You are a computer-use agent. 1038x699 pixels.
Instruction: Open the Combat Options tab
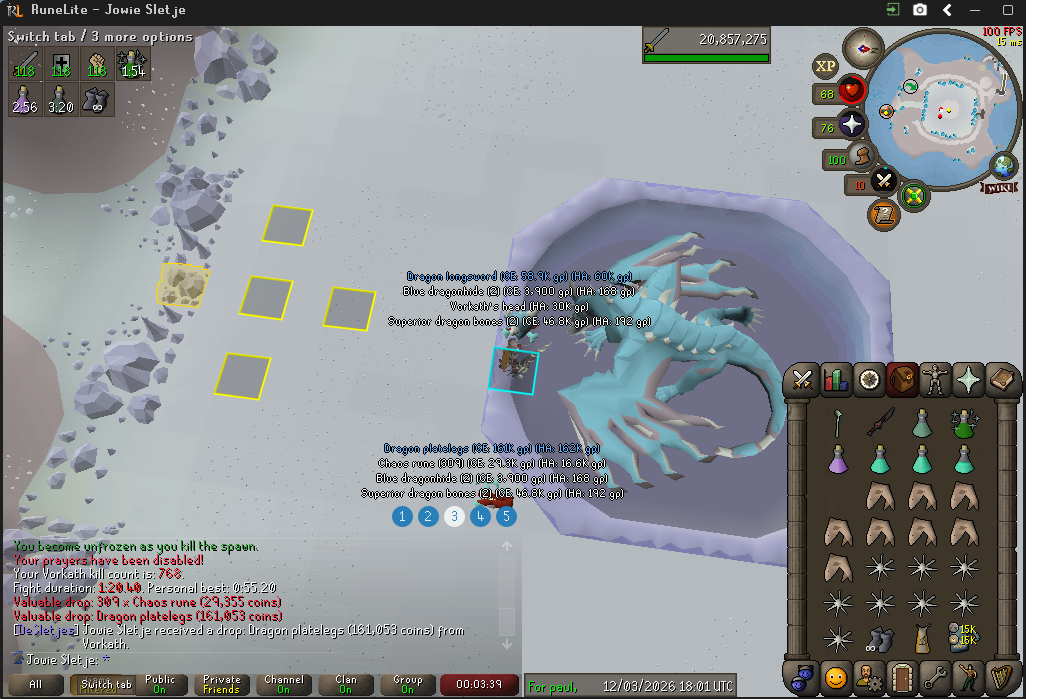(802, 380)
